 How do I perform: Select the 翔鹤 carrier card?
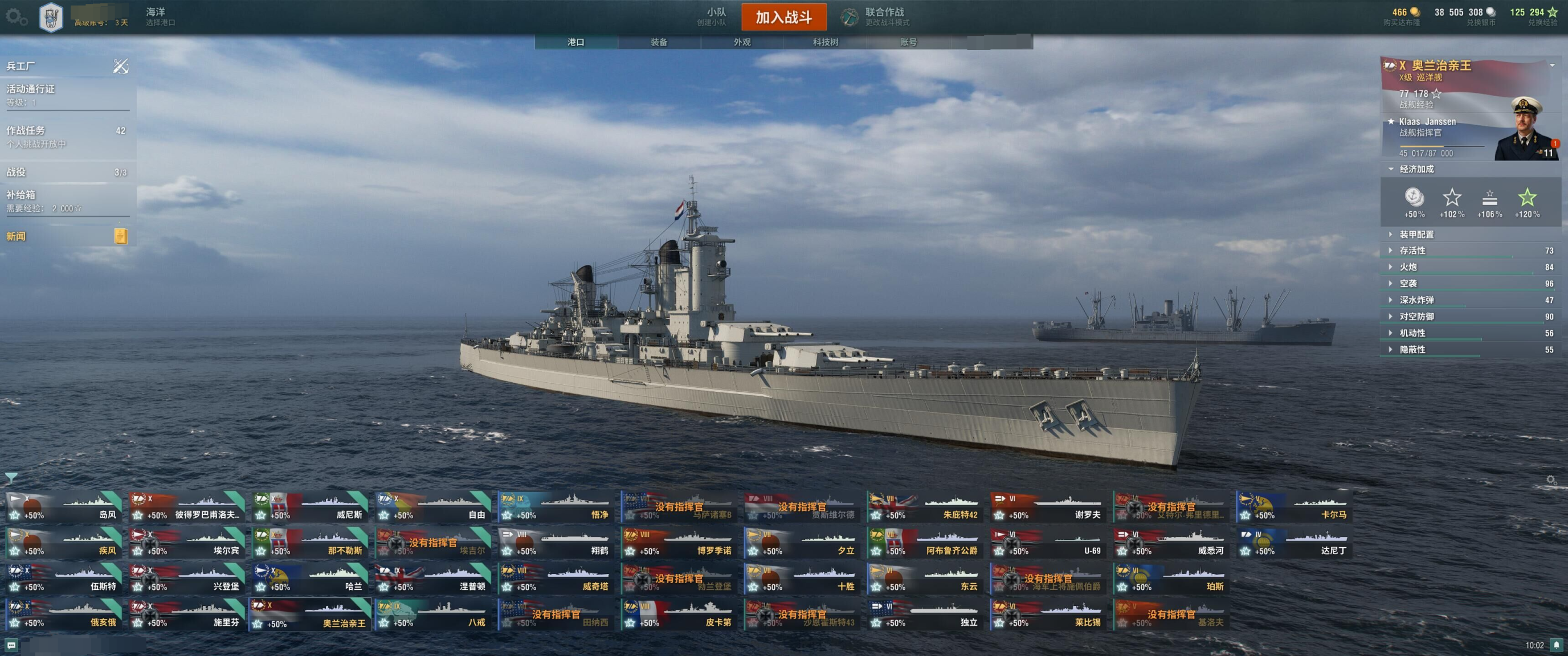point(556,543)
